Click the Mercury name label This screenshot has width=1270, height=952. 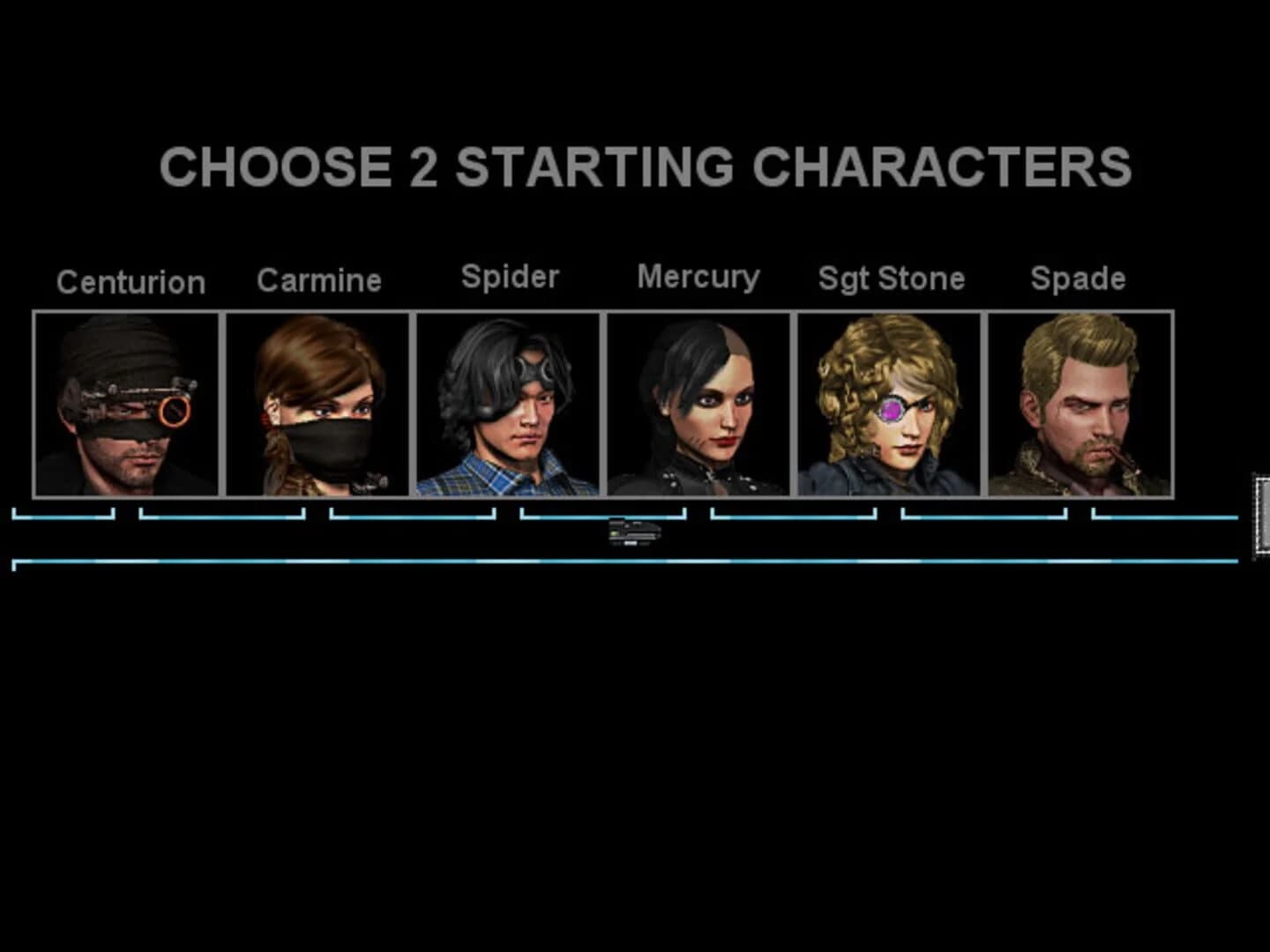(698, 277)
